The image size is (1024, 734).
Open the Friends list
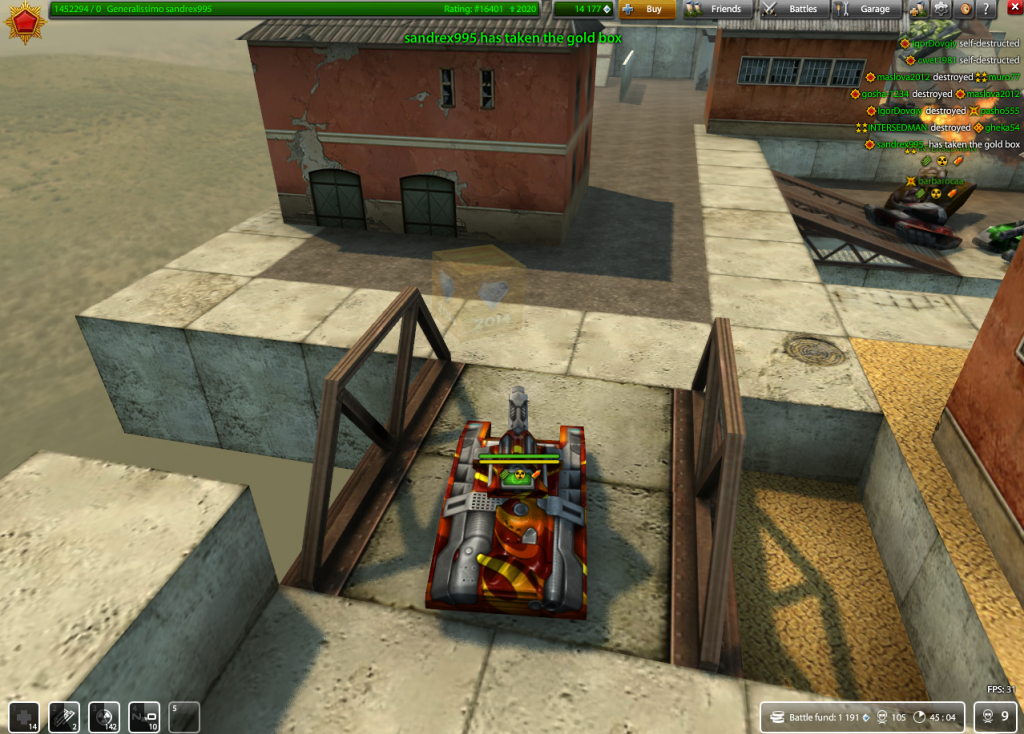click(x=715, y=9)
